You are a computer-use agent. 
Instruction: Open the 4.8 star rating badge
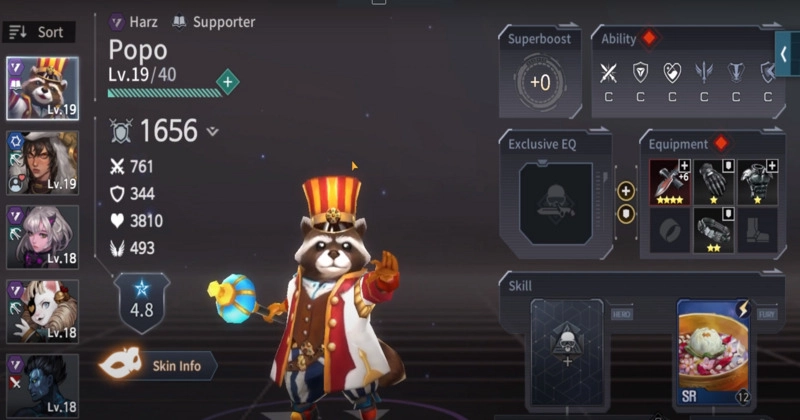pos(143,300)
